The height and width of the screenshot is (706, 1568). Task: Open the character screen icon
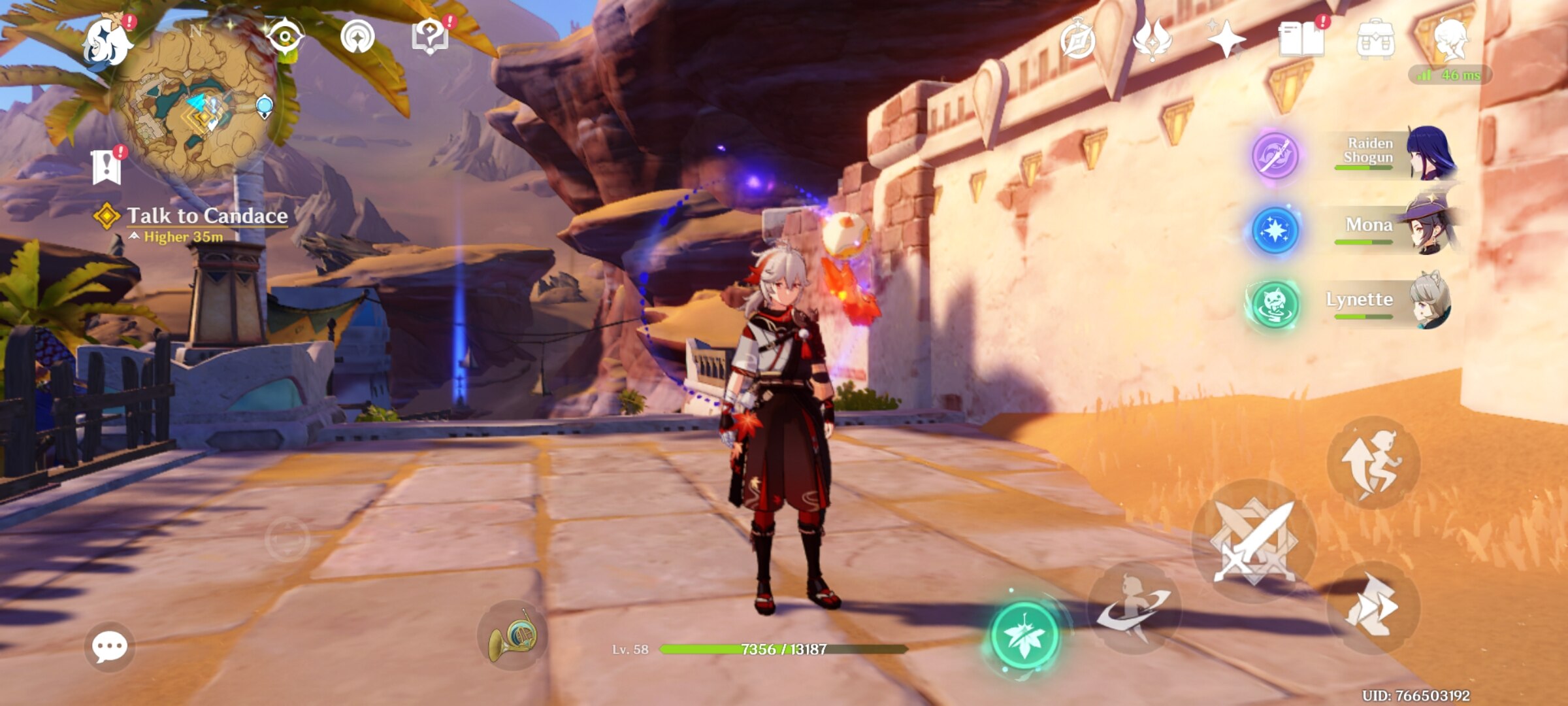[1450, 39]
